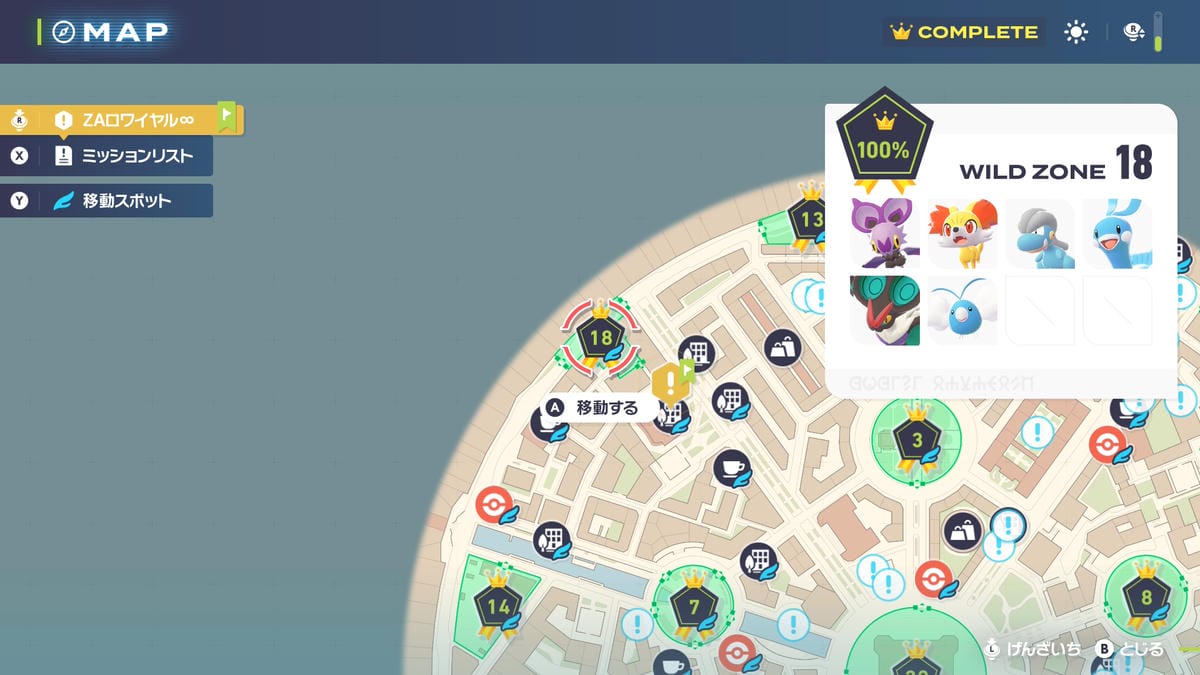Select the Wild Zone 8 map marker
The image size is (1200, 675).
1146,599
